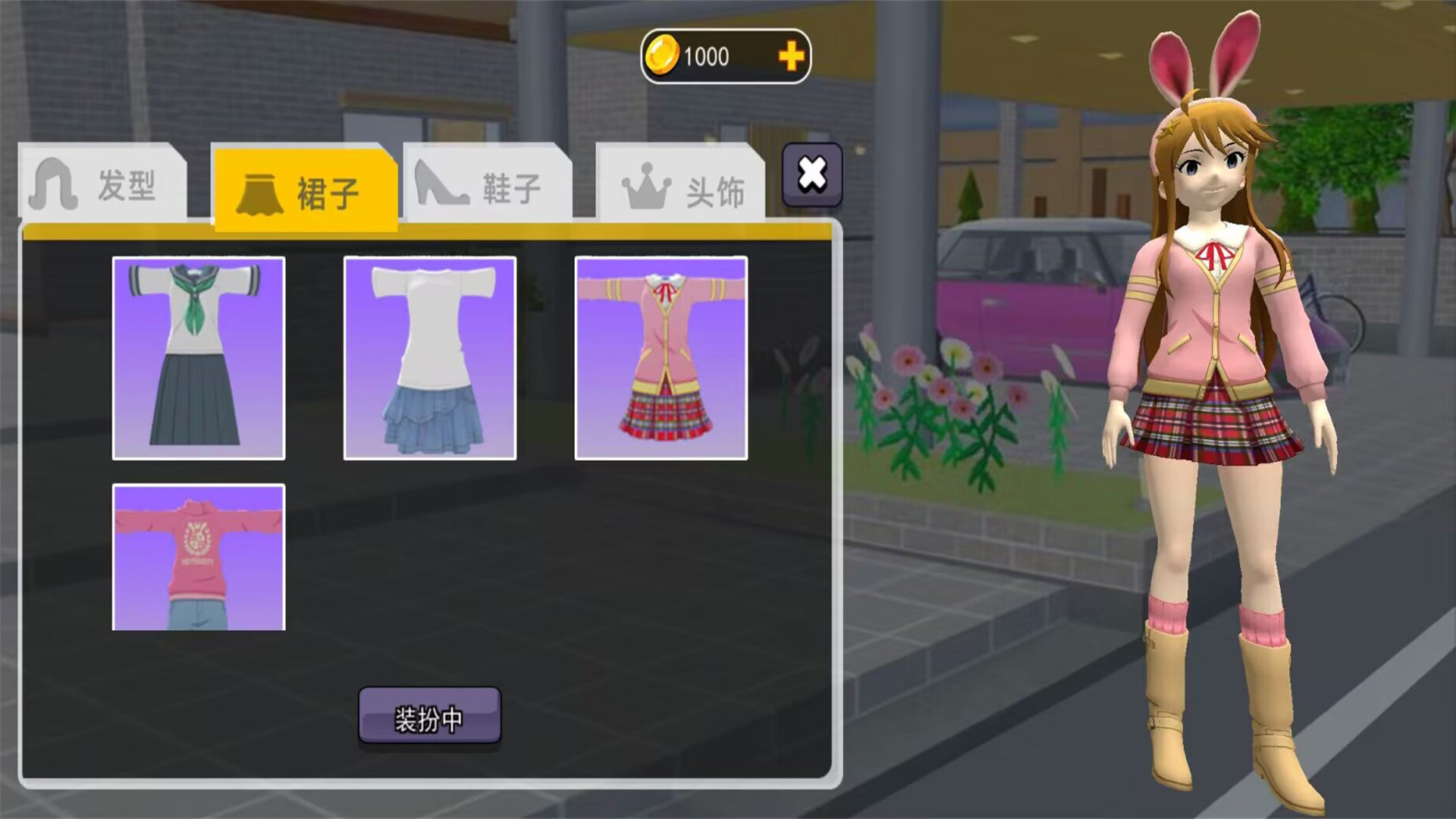1456x819 pixels.
Task: Click the X icon to close the wardrobe
Action: point(811,175)
